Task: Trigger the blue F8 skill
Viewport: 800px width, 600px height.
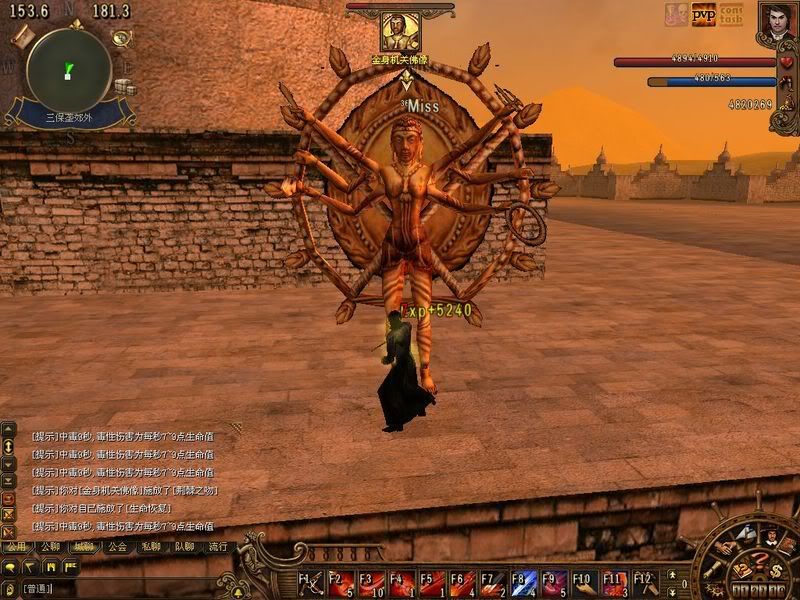Action: (524, 583)
